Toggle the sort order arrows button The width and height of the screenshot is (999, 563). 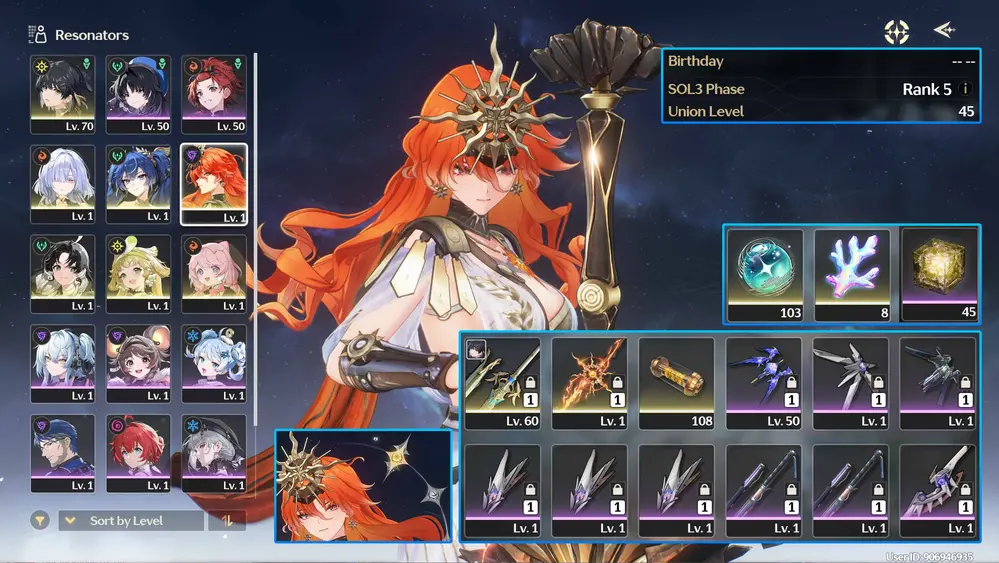(227, 521)
